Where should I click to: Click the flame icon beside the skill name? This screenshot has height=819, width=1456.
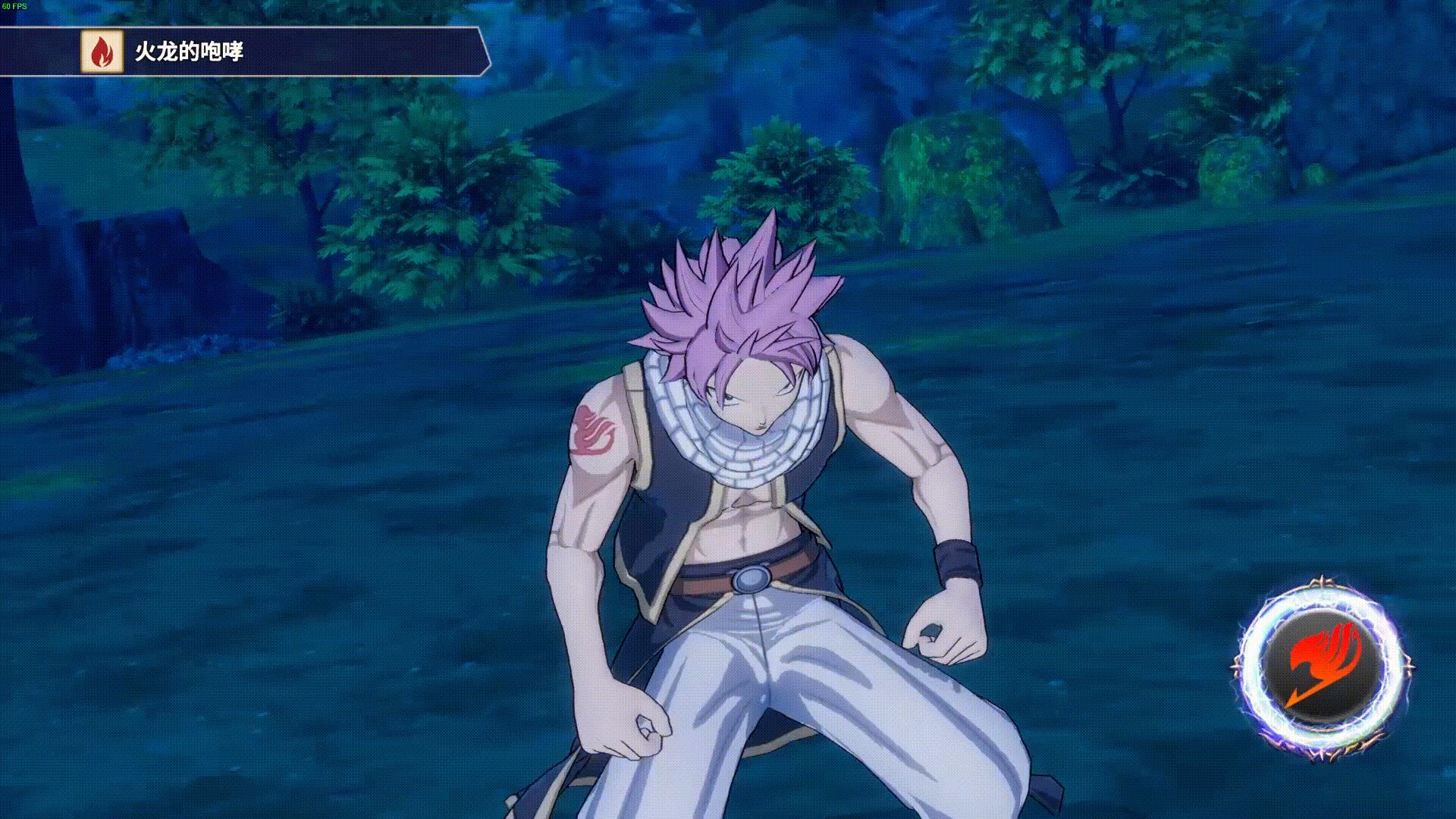coord(102,52)
